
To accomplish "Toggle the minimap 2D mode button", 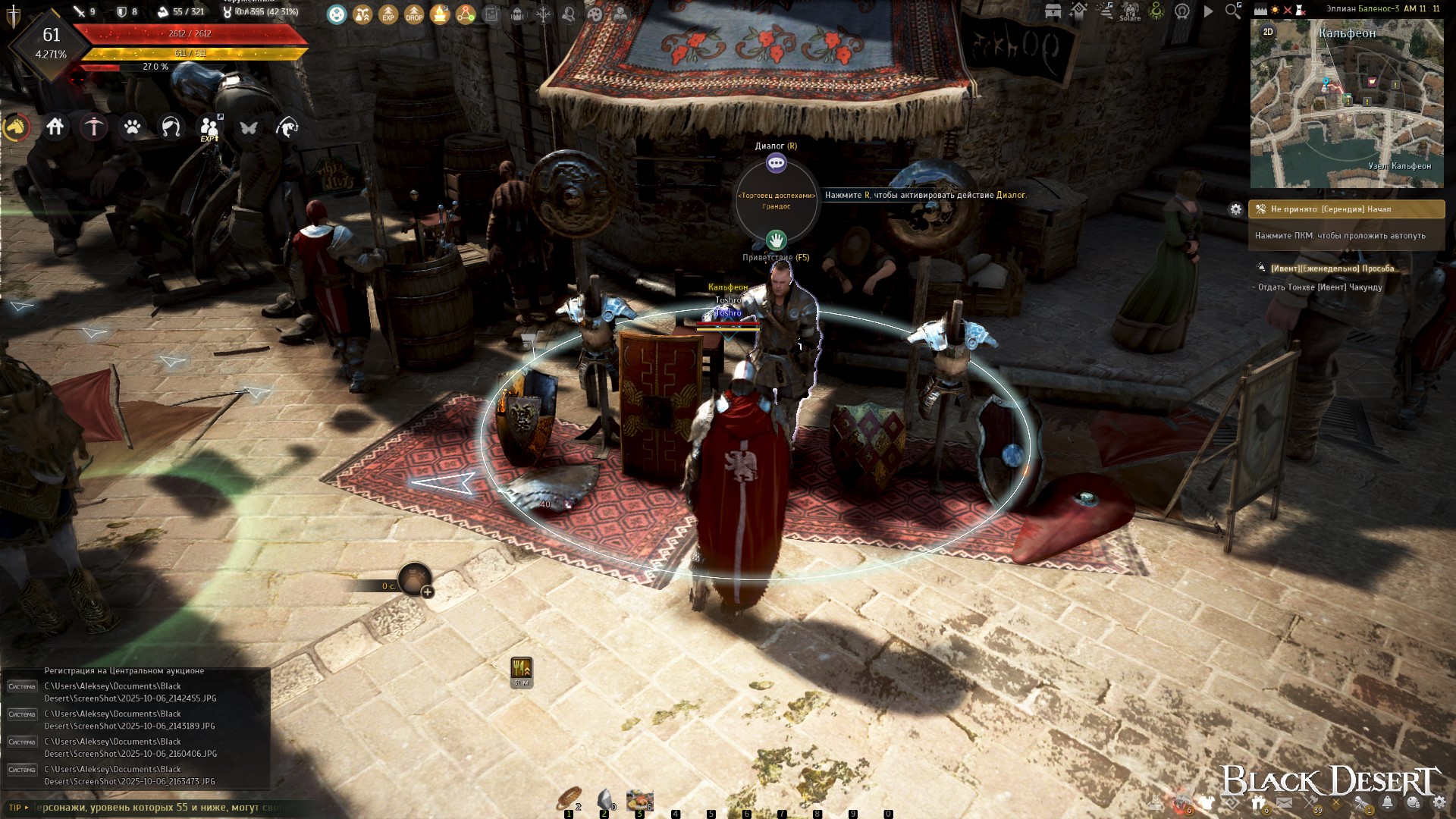I will pyautogui.click(x=1268, y=32).
